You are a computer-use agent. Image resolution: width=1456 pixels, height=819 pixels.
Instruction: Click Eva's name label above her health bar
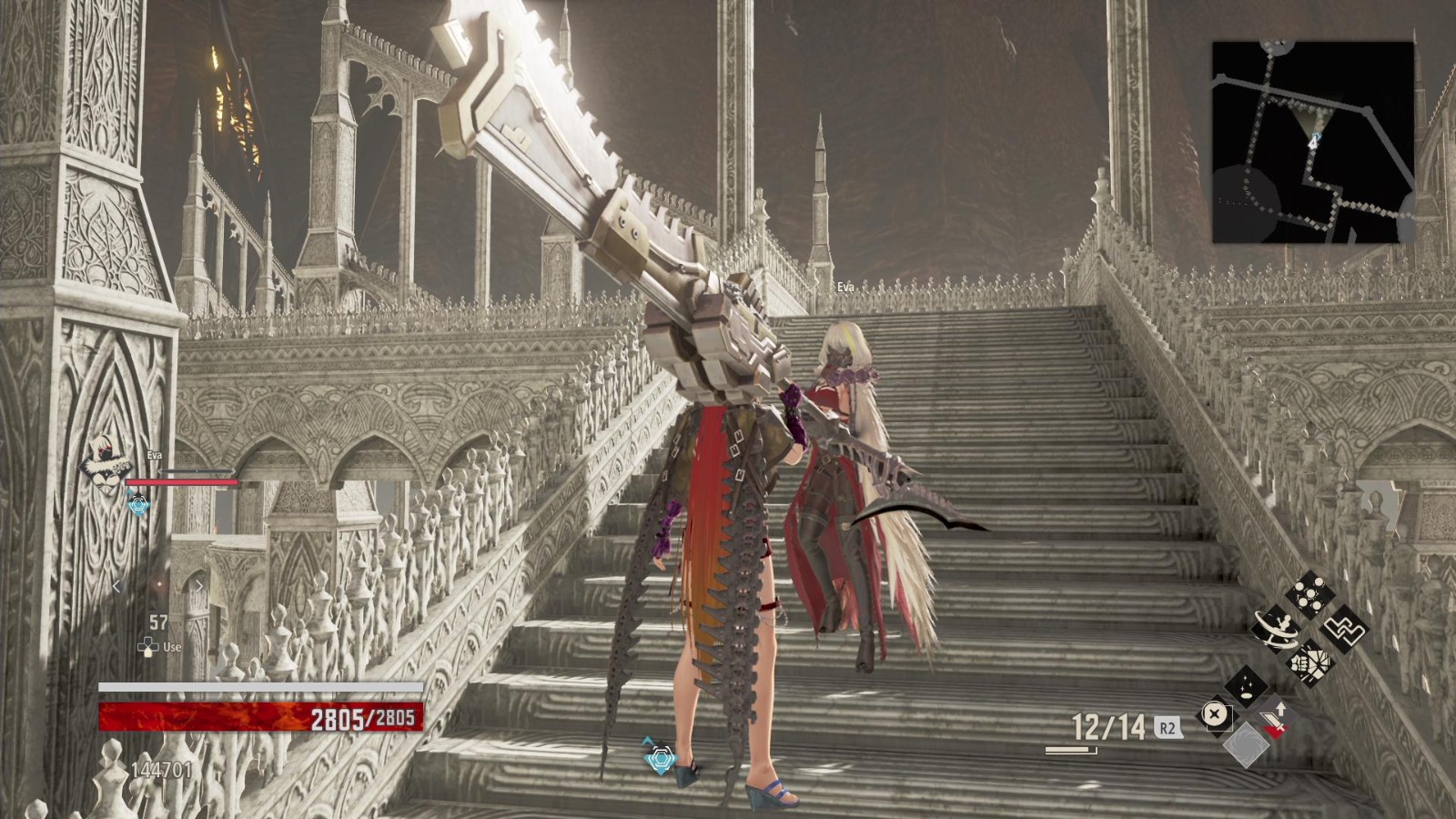(x=154, y=455)
